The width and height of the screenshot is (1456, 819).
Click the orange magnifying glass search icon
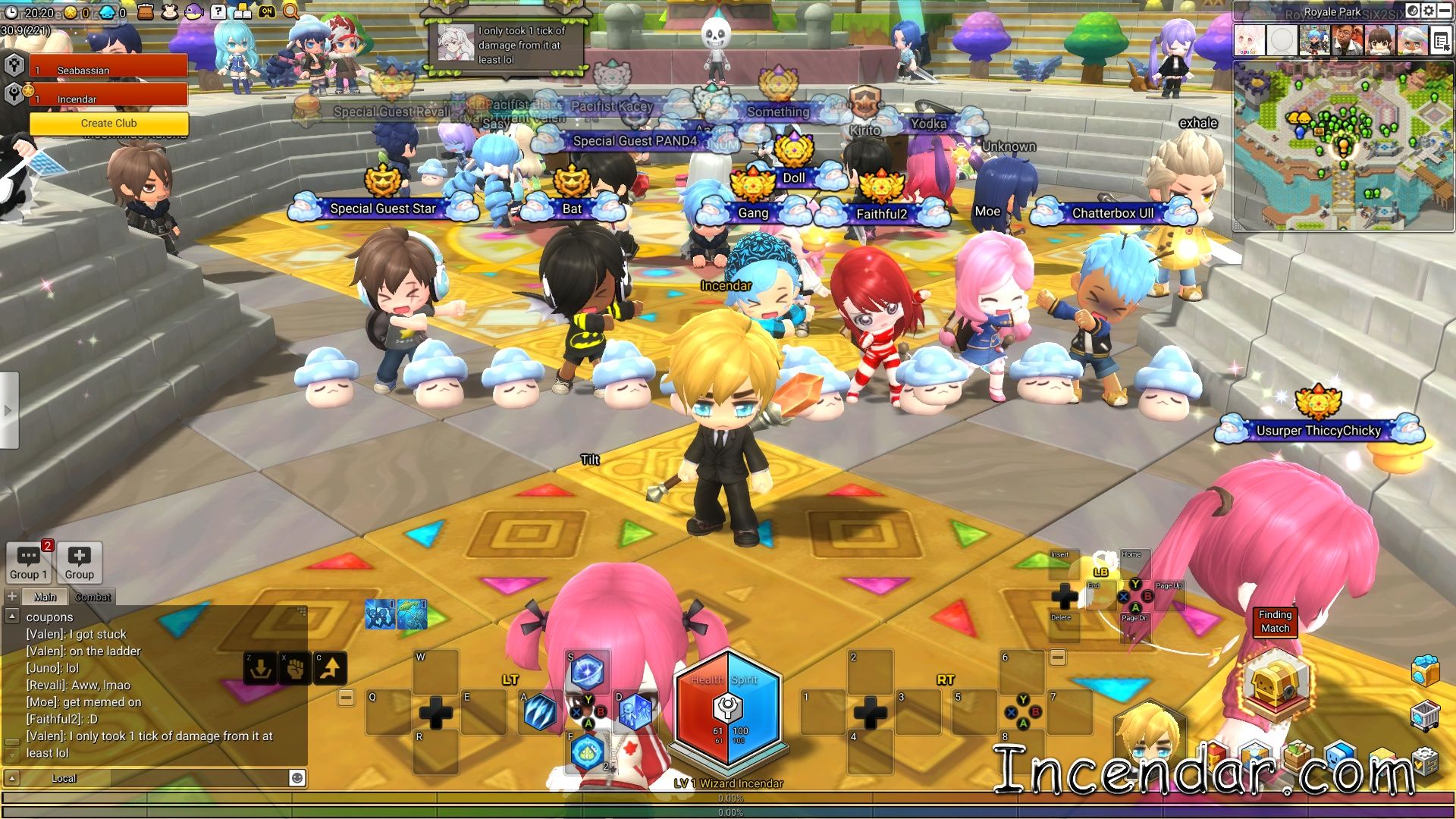tap(291, 11)
